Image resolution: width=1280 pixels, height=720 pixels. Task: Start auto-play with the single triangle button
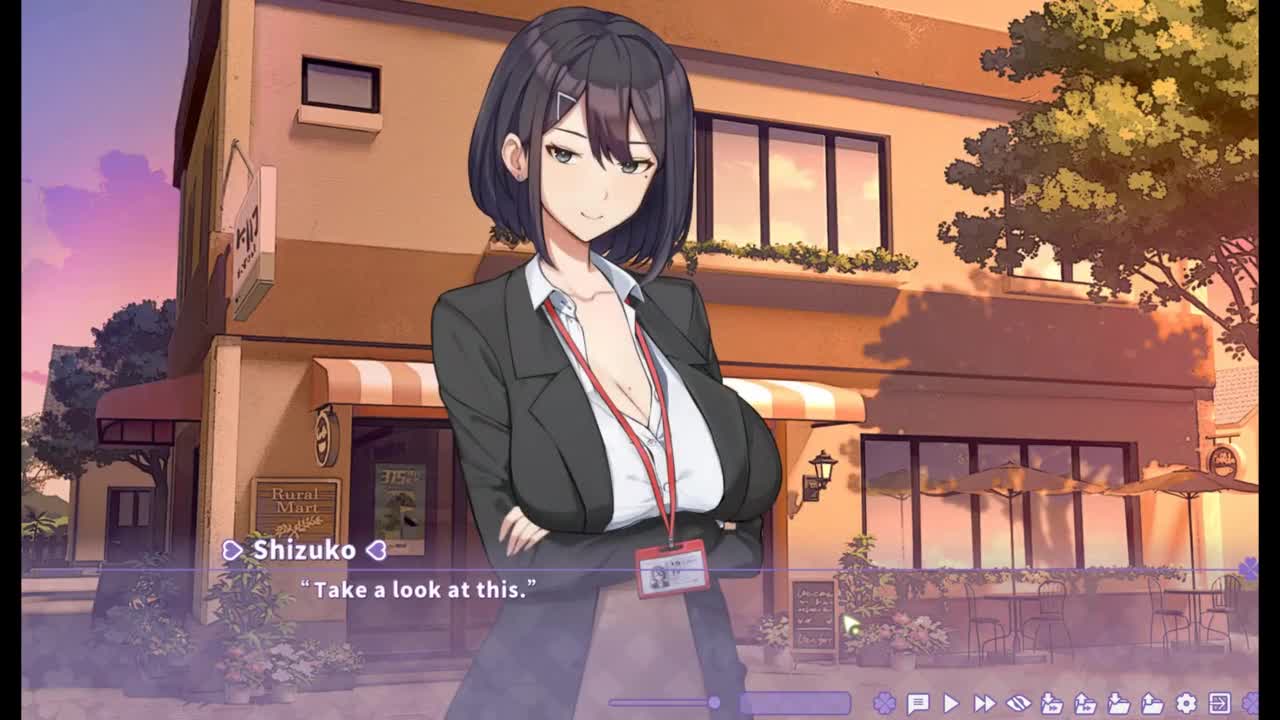(951, 703)
